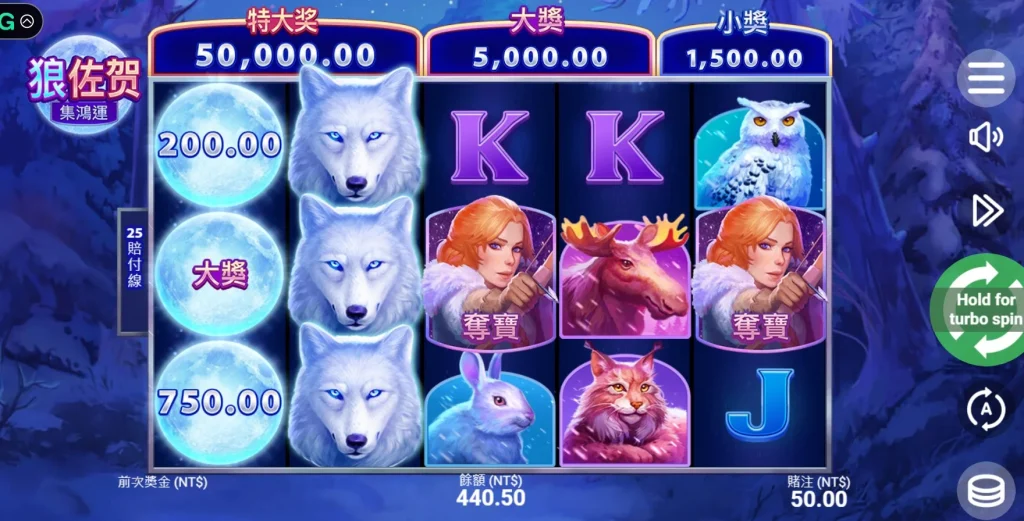Open the hamburger menu
This screenshot has width=1024, height=521.
click(985, 78)
